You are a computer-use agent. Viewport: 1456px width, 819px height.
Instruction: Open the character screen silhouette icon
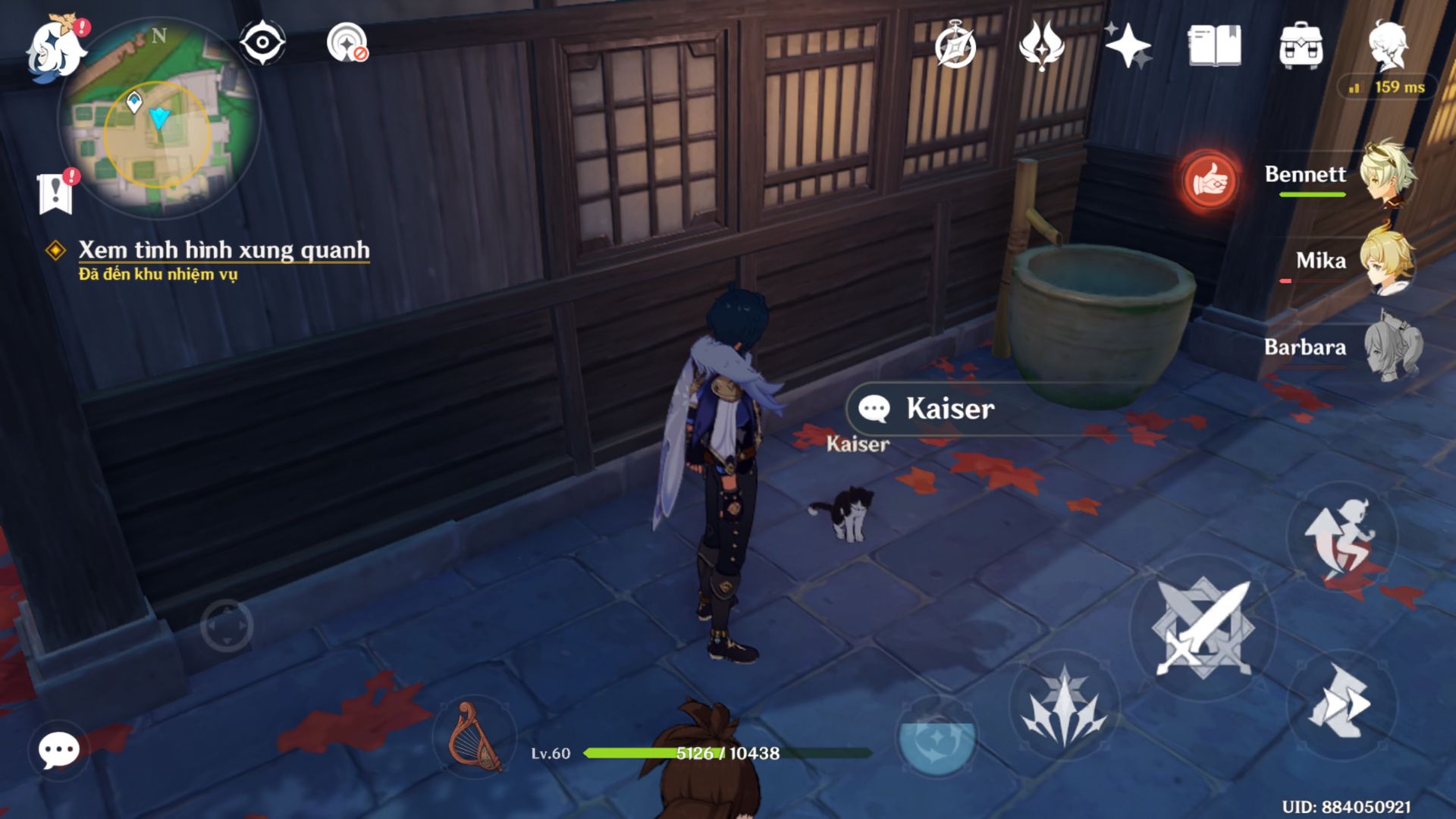(x=1388, y=45)
